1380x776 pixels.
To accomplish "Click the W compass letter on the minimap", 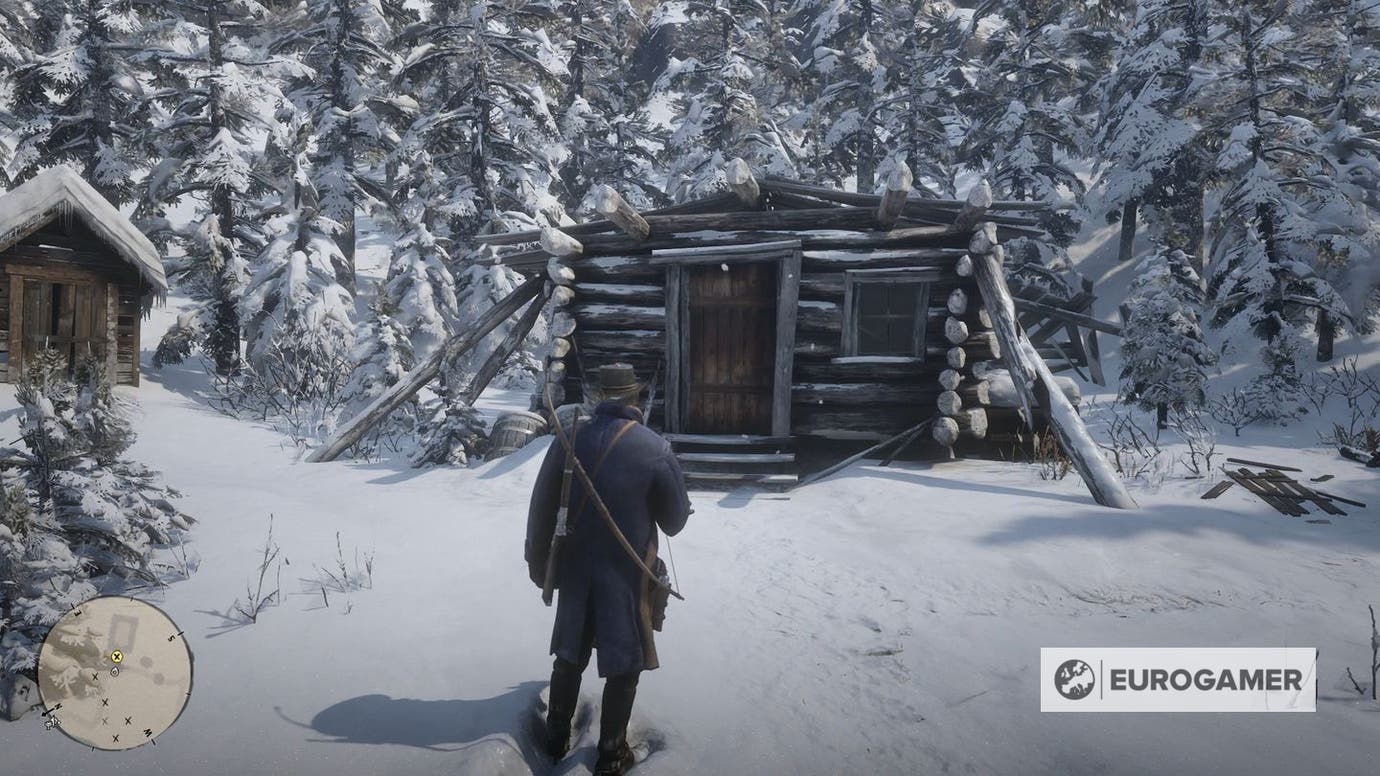I will (147, 732).
